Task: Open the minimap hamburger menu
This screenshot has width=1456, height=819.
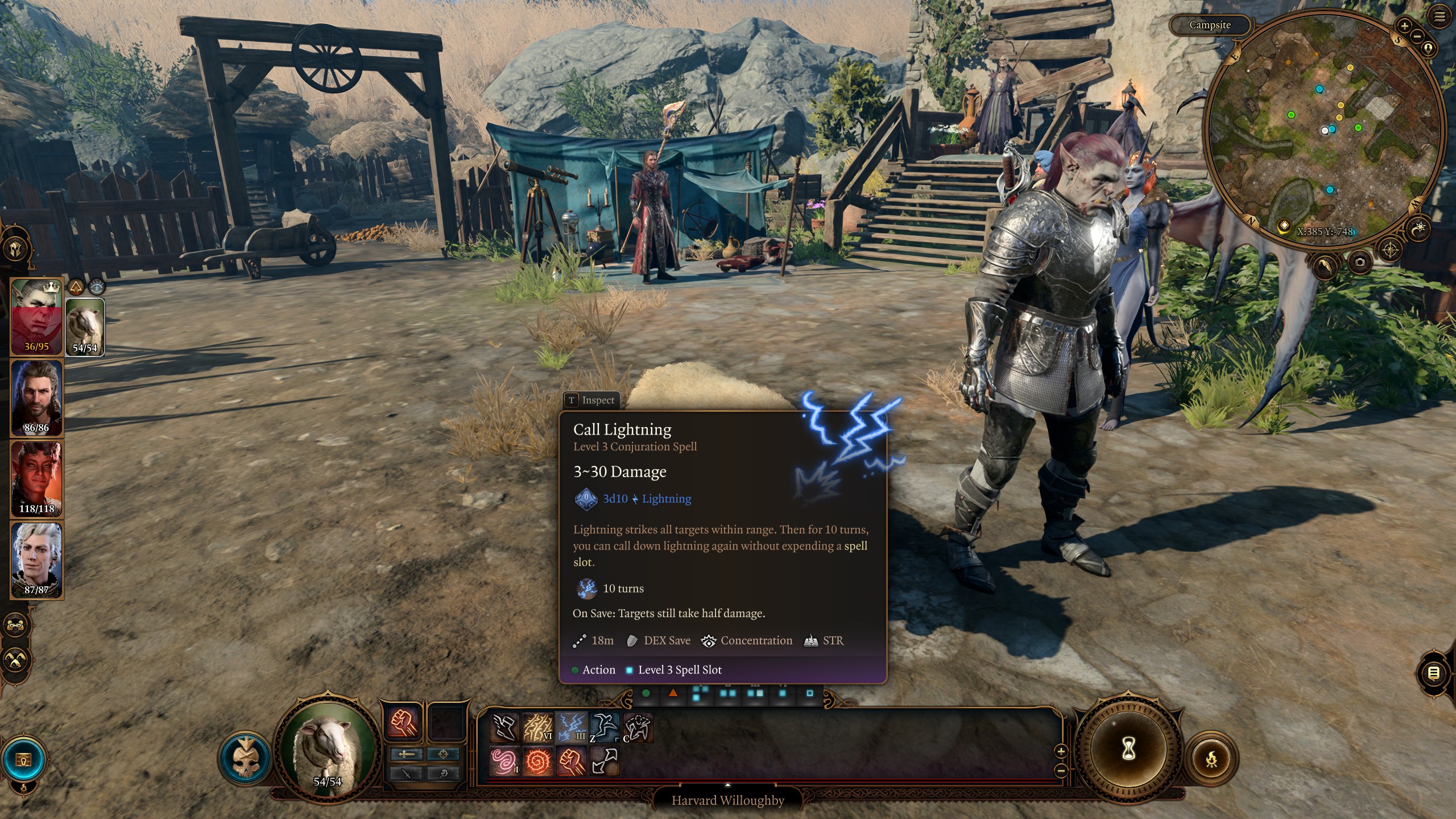Action: [1438, 16]
